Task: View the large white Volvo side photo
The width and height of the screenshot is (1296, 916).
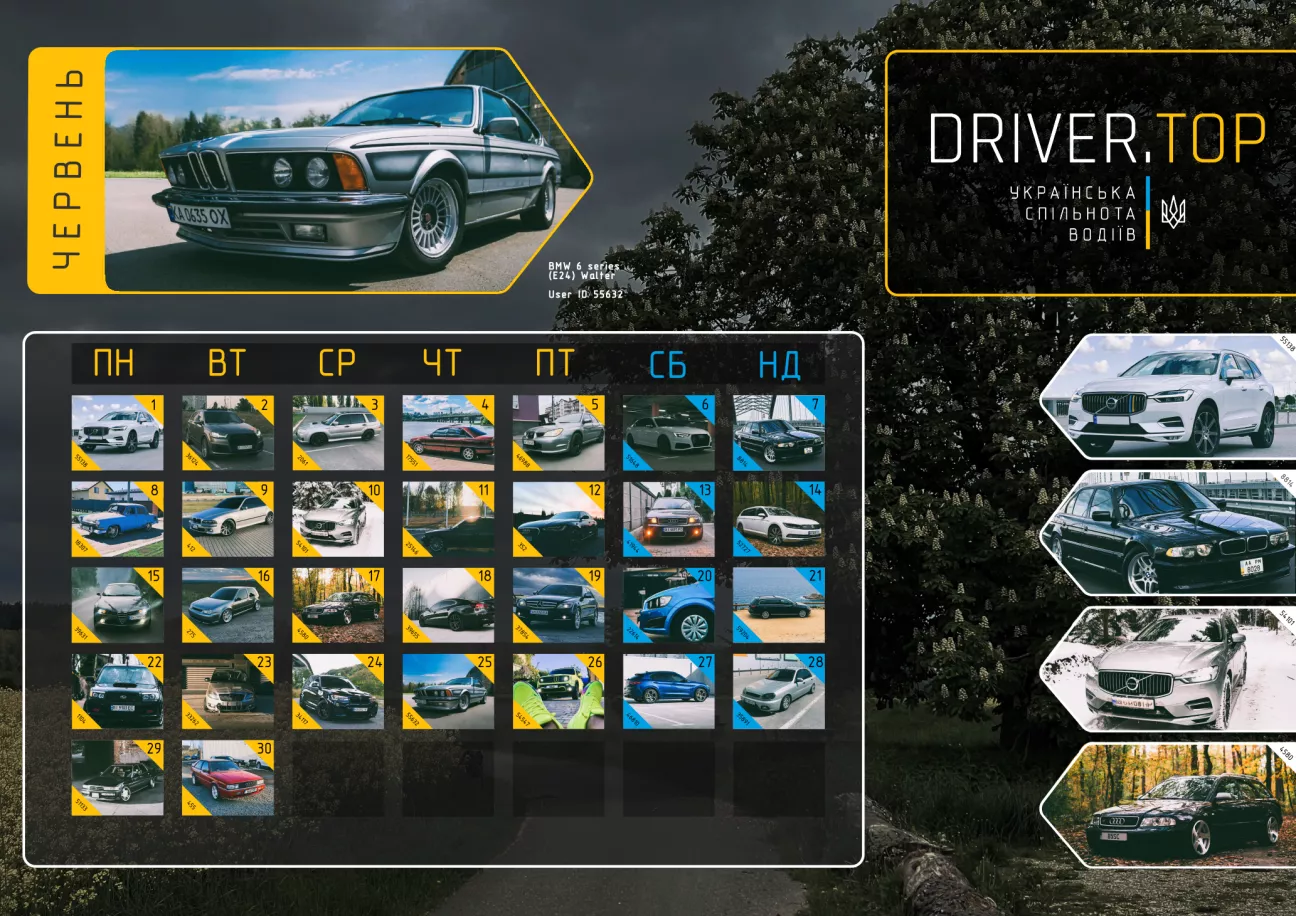Action: pos(1170,395)
